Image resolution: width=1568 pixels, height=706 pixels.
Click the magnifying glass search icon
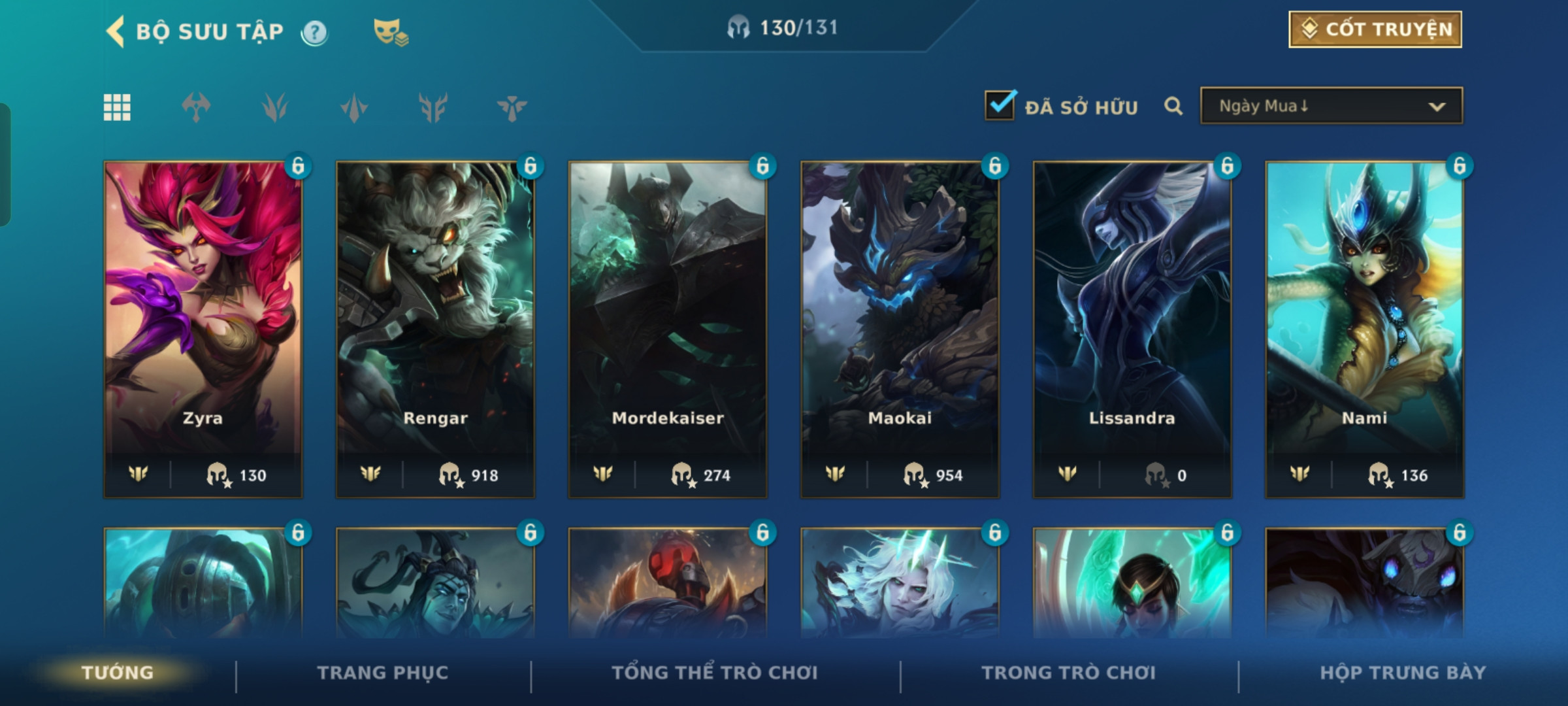pyautogui.click(x=1173, y=106)
